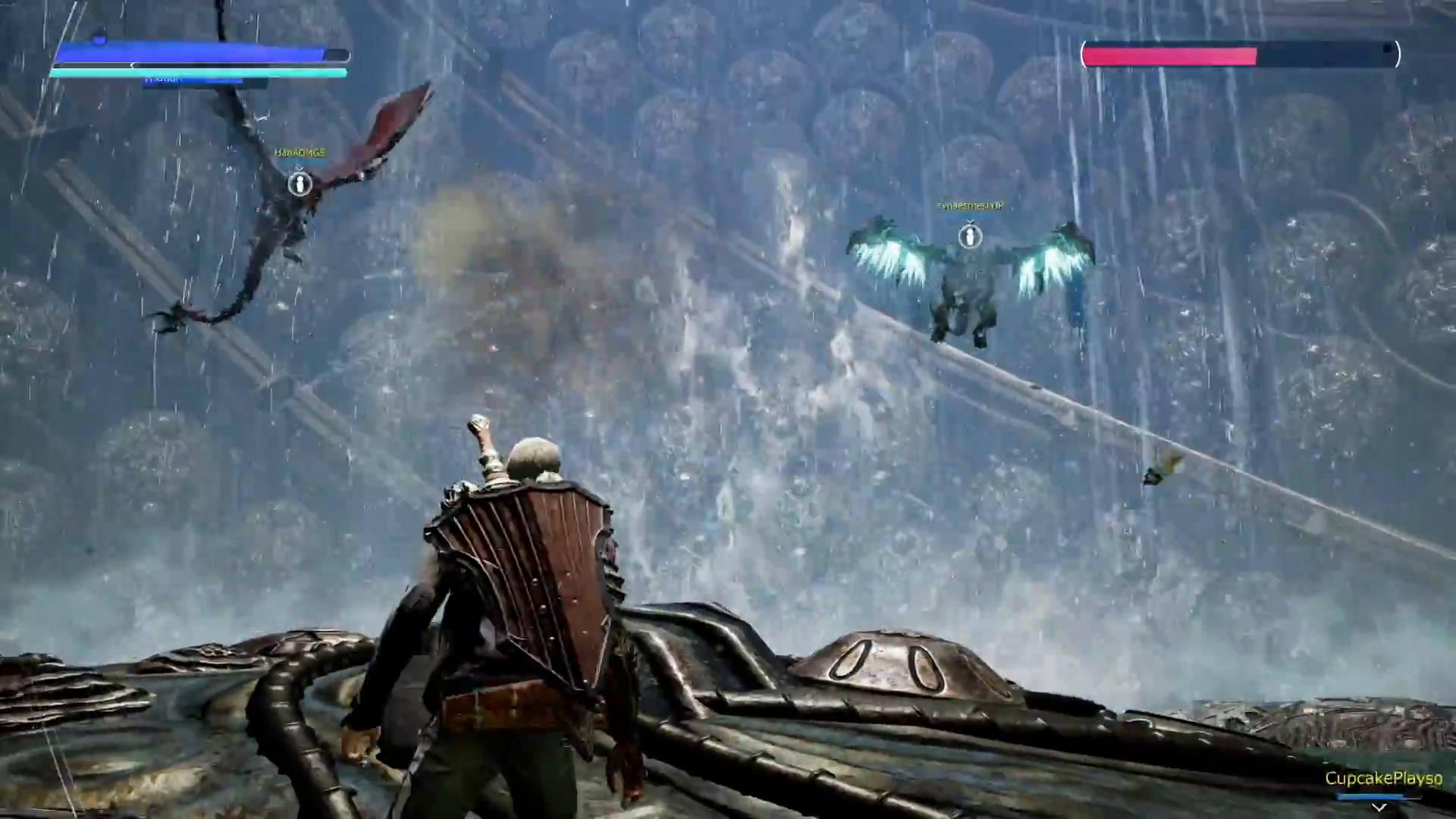Select synaesthesiaJP's nameplate text

coord(972,206)
